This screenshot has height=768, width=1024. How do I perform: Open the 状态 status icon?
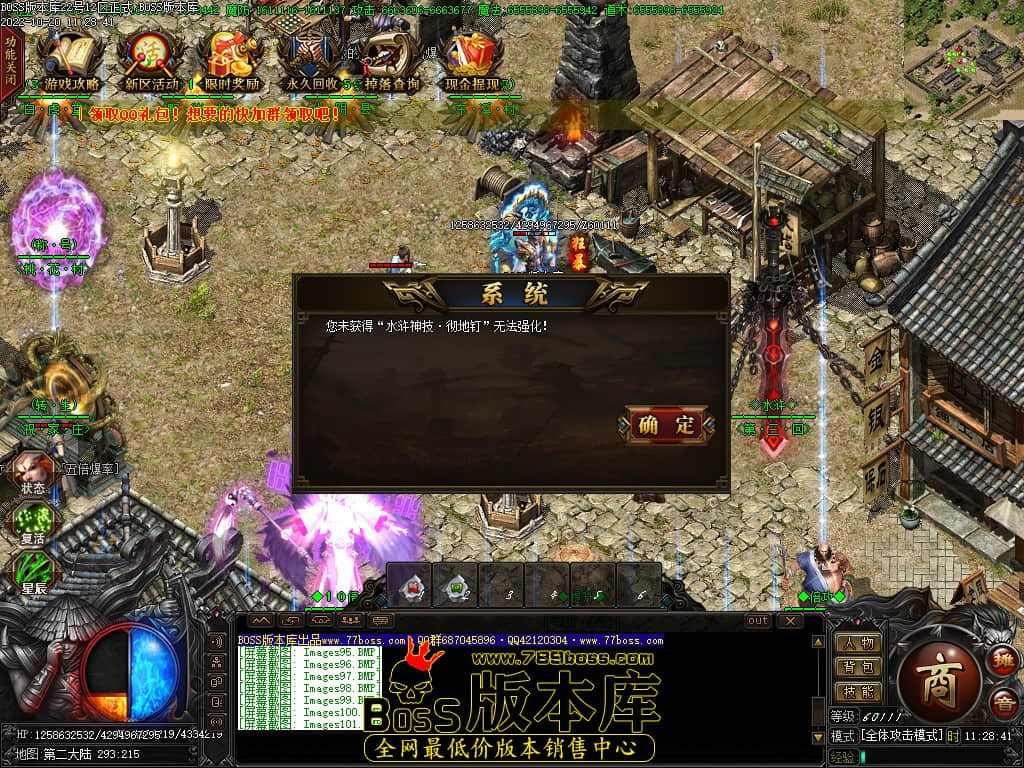tap(31, 473)
